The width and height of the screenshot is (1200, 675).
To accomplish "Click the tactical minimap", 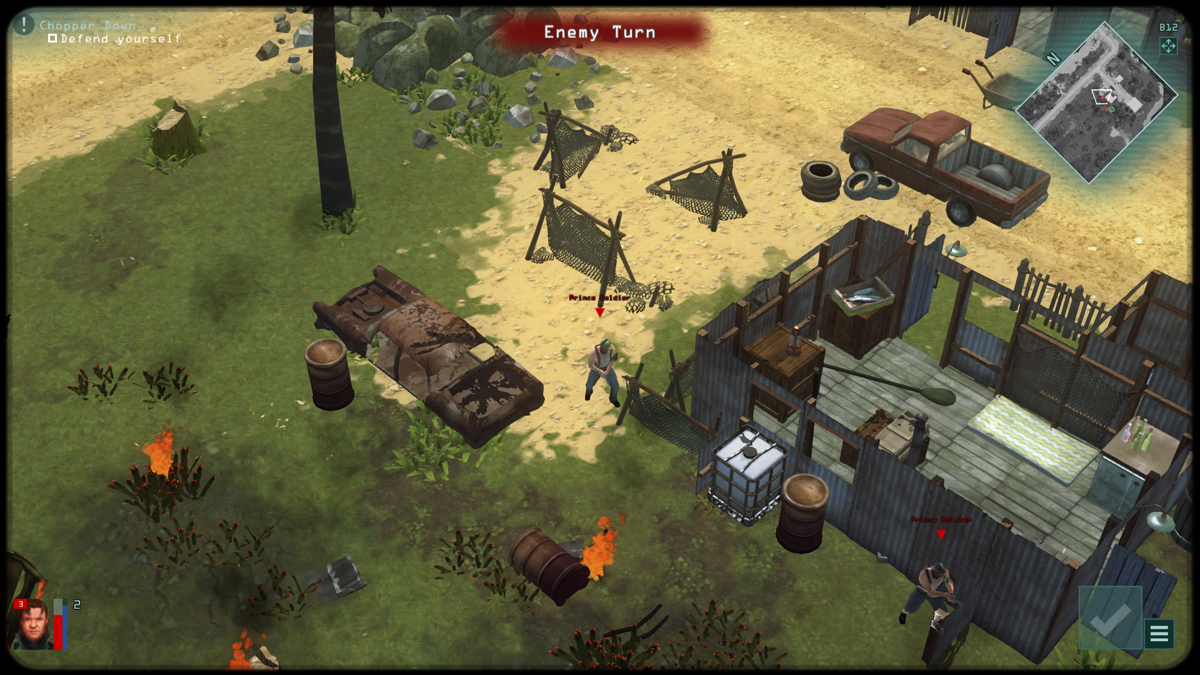I will click(x=1095, y=99).
